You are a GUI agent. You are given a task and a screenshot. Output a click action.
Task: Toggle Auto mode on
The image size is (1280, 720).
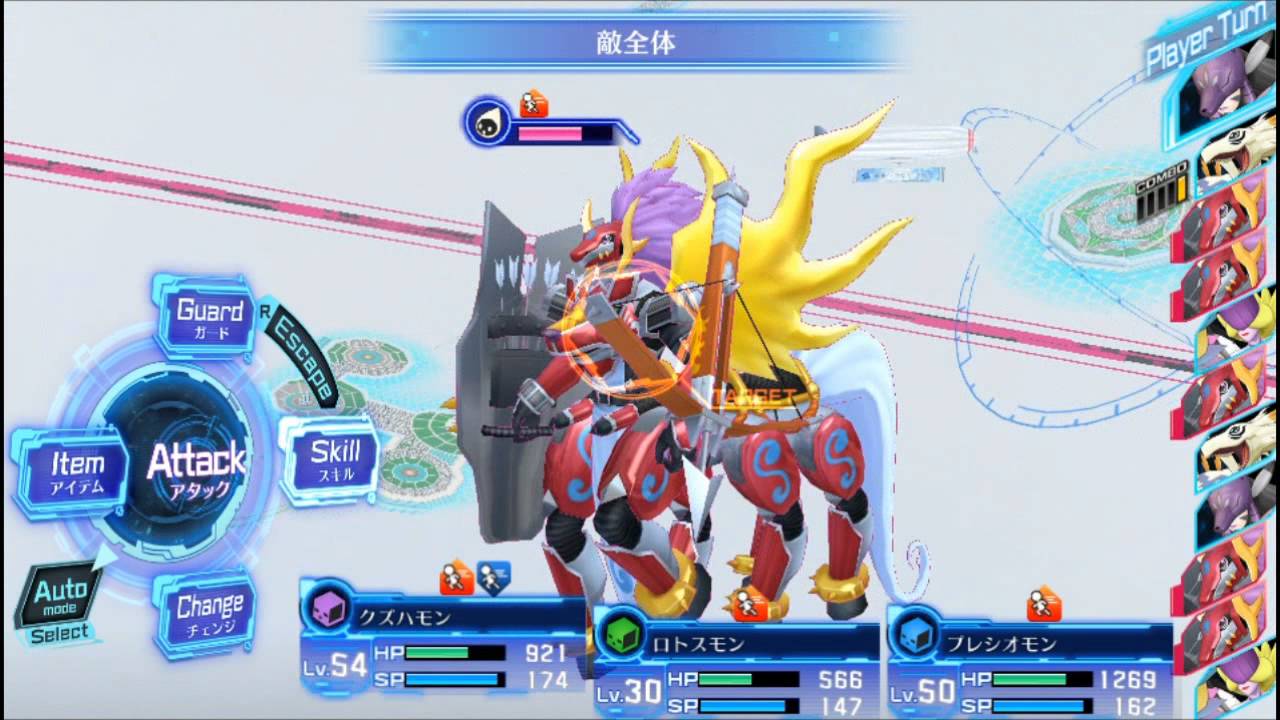pos(63,597)
